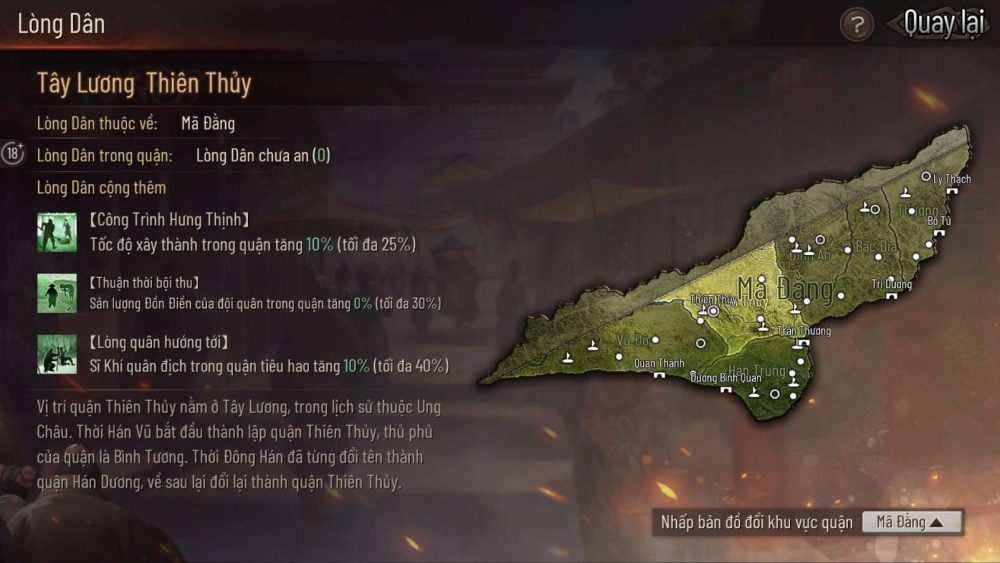
Task: Select the Lòng quân hướng tới bonus icon
Action: tap(51, 353)
